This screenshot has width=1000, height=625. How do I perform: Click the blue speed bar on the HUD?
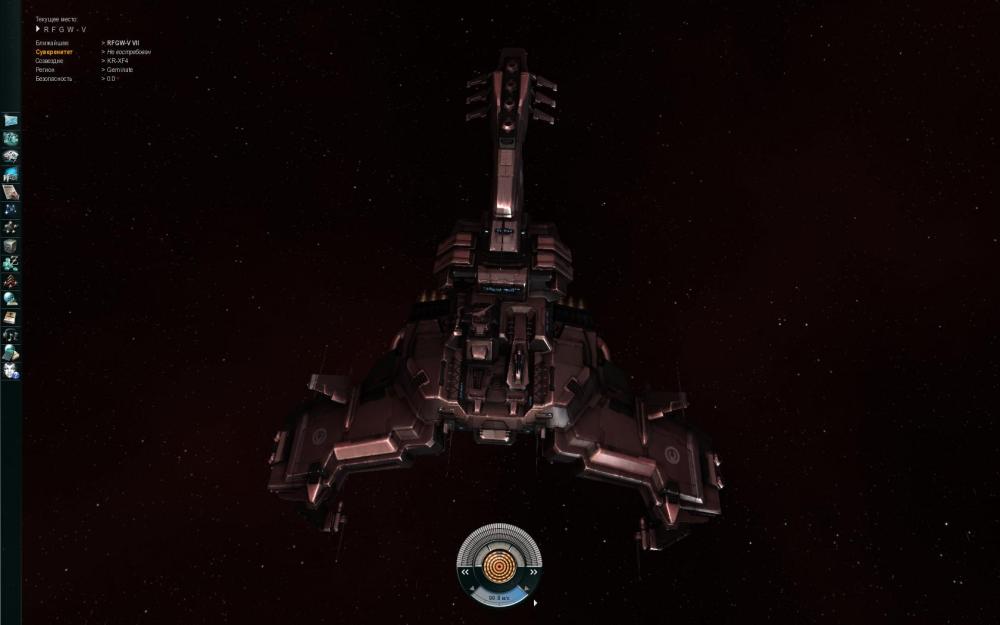click(499, 598)
